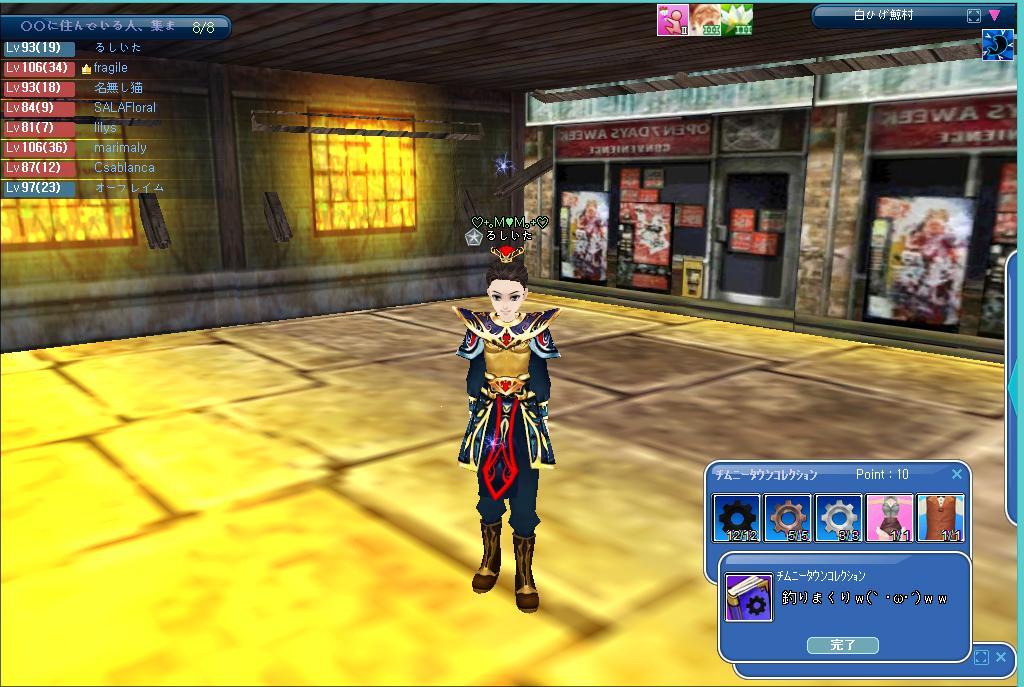This screenshot has height=687, width=1024.
Task: Select the brown vest outfit collection slot
Action: coord(941,518)
